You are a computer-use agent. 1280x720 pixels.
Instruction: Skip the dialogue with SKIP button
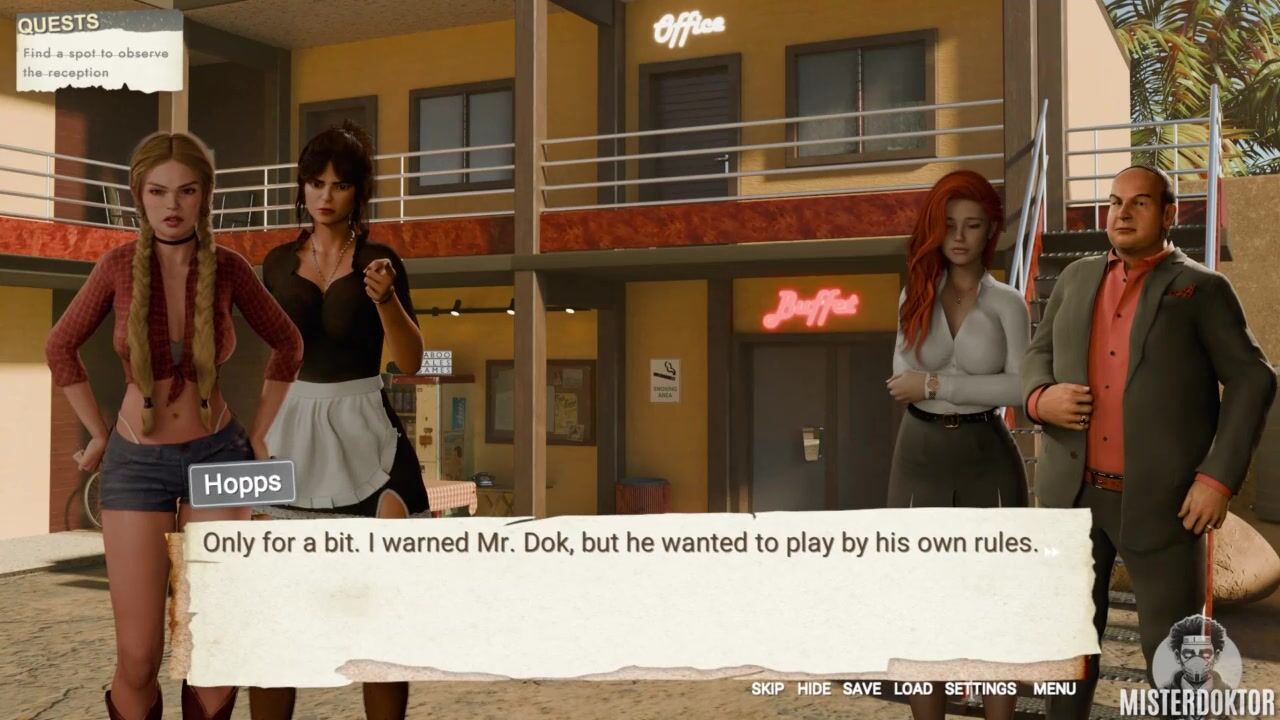[x=767, y=689]
